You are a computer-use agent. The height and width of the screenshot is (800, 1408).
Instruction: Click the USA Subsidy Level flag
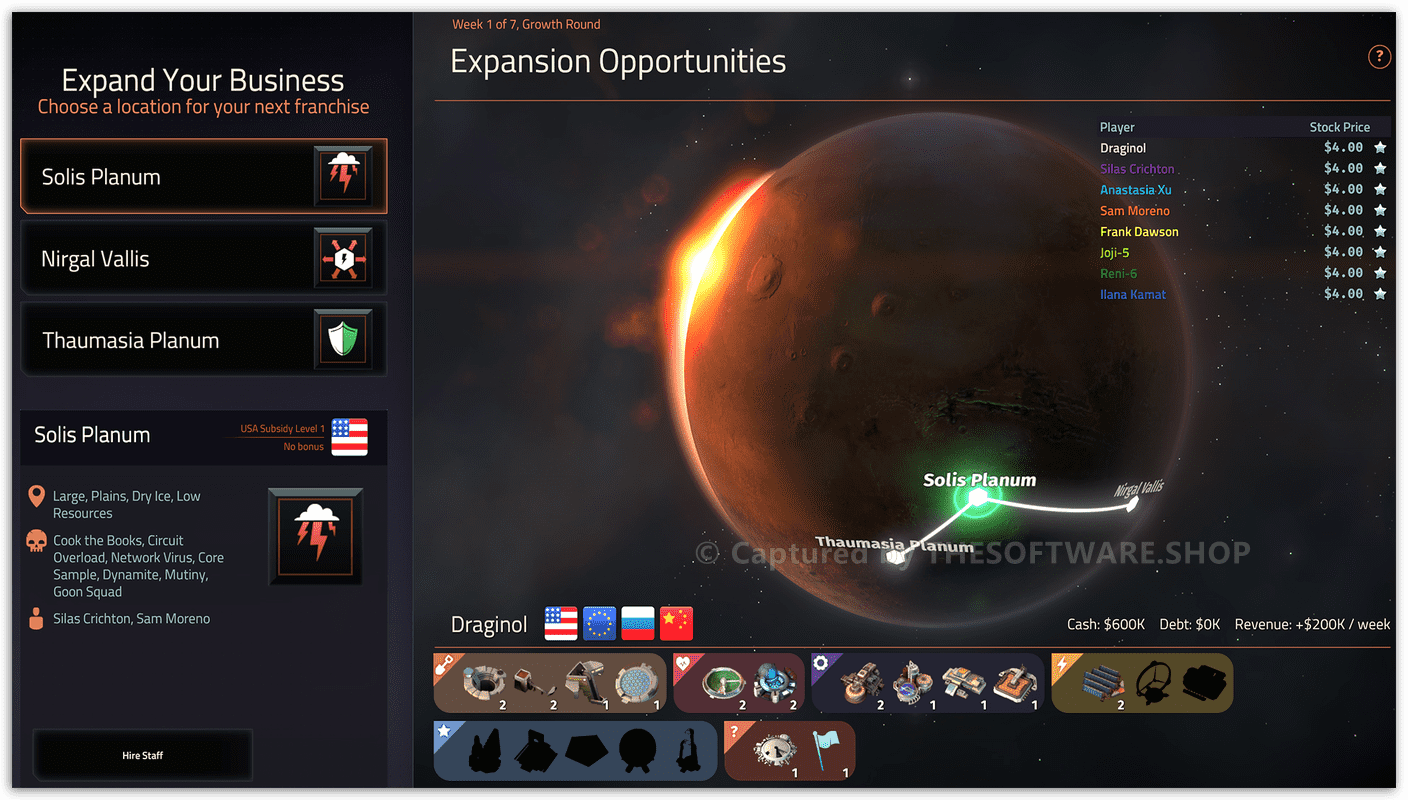[349, 437]
